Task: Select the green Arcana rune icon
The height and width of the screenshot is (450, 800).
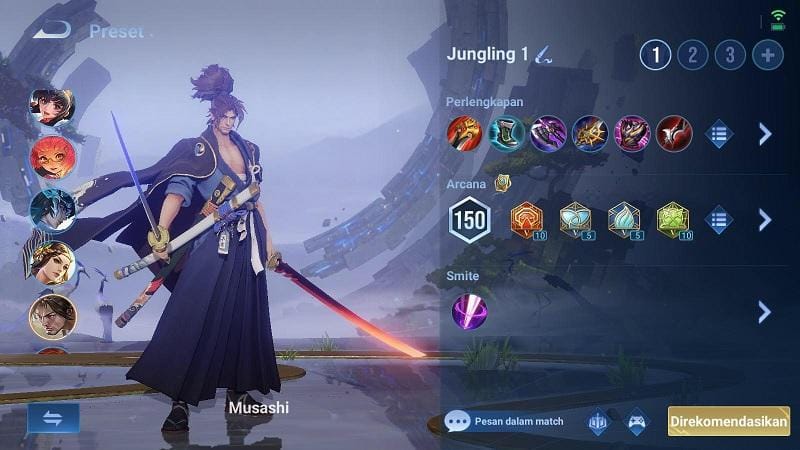Action: (x=674, y=220)
